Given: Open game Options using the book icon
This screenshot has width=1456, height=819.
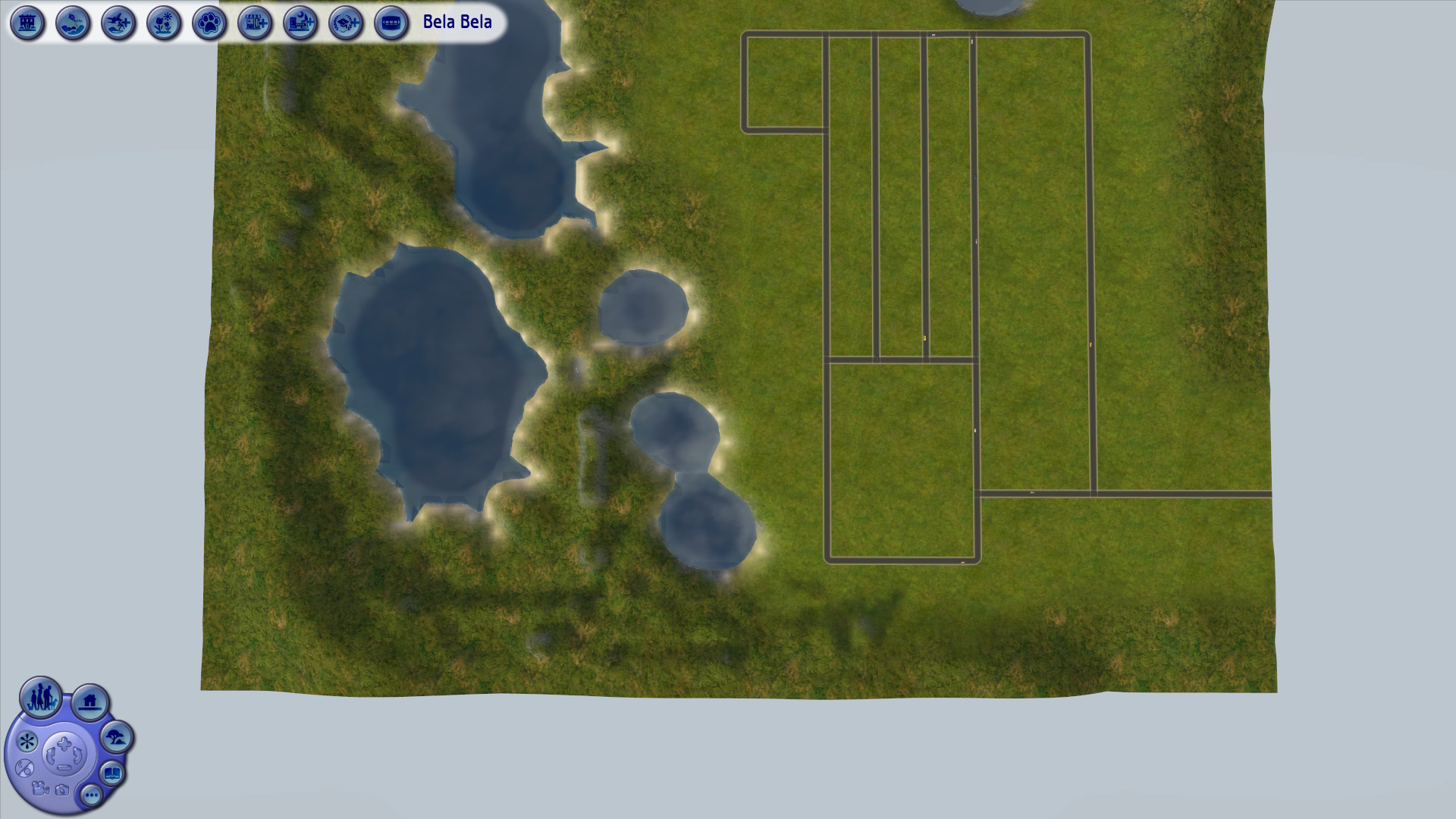Looking at the screenshot, I should [x=111, y=773].
